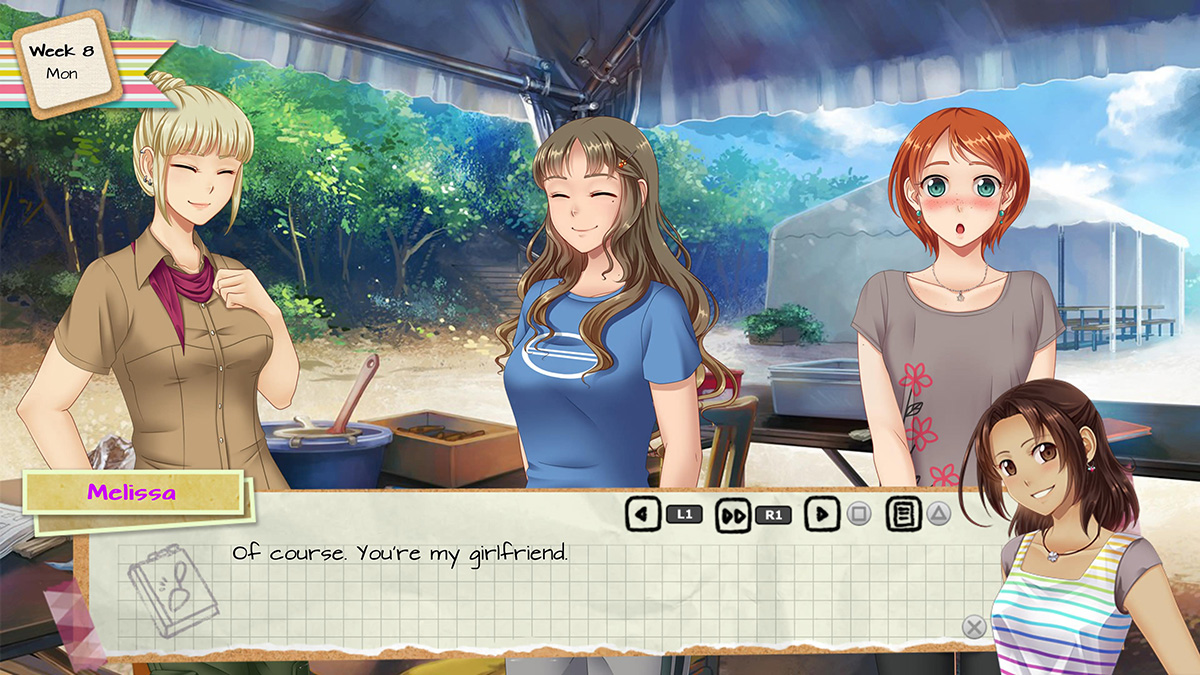Start auto-play with the play arrow button
The image size is (1200, 675).
click(x=822, y=515)
